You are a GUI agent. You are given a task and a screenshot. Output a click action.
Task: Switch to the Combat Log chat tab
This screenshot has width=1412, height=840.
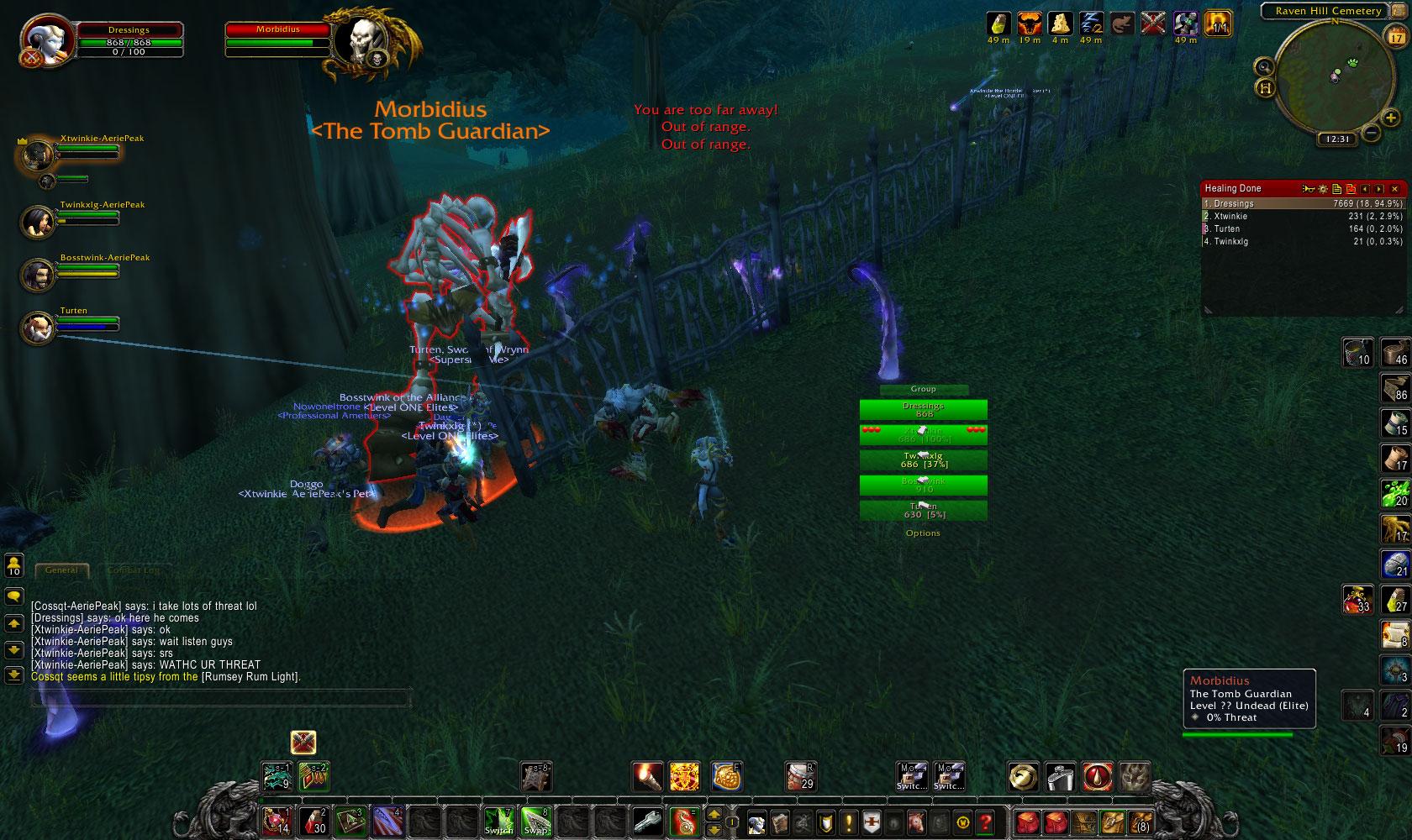133,570
